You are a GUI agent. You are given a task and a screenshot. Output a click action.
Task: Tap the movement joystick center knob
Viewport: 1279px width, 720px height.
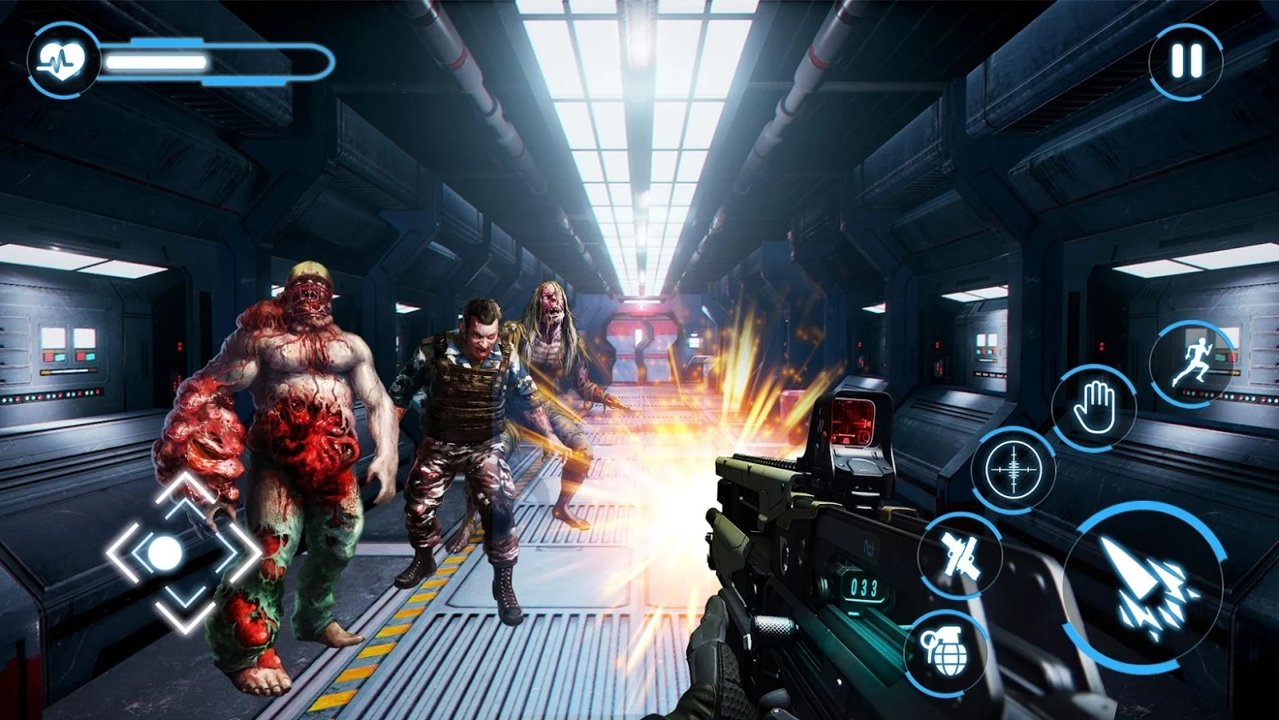click(x=165, y=552)
